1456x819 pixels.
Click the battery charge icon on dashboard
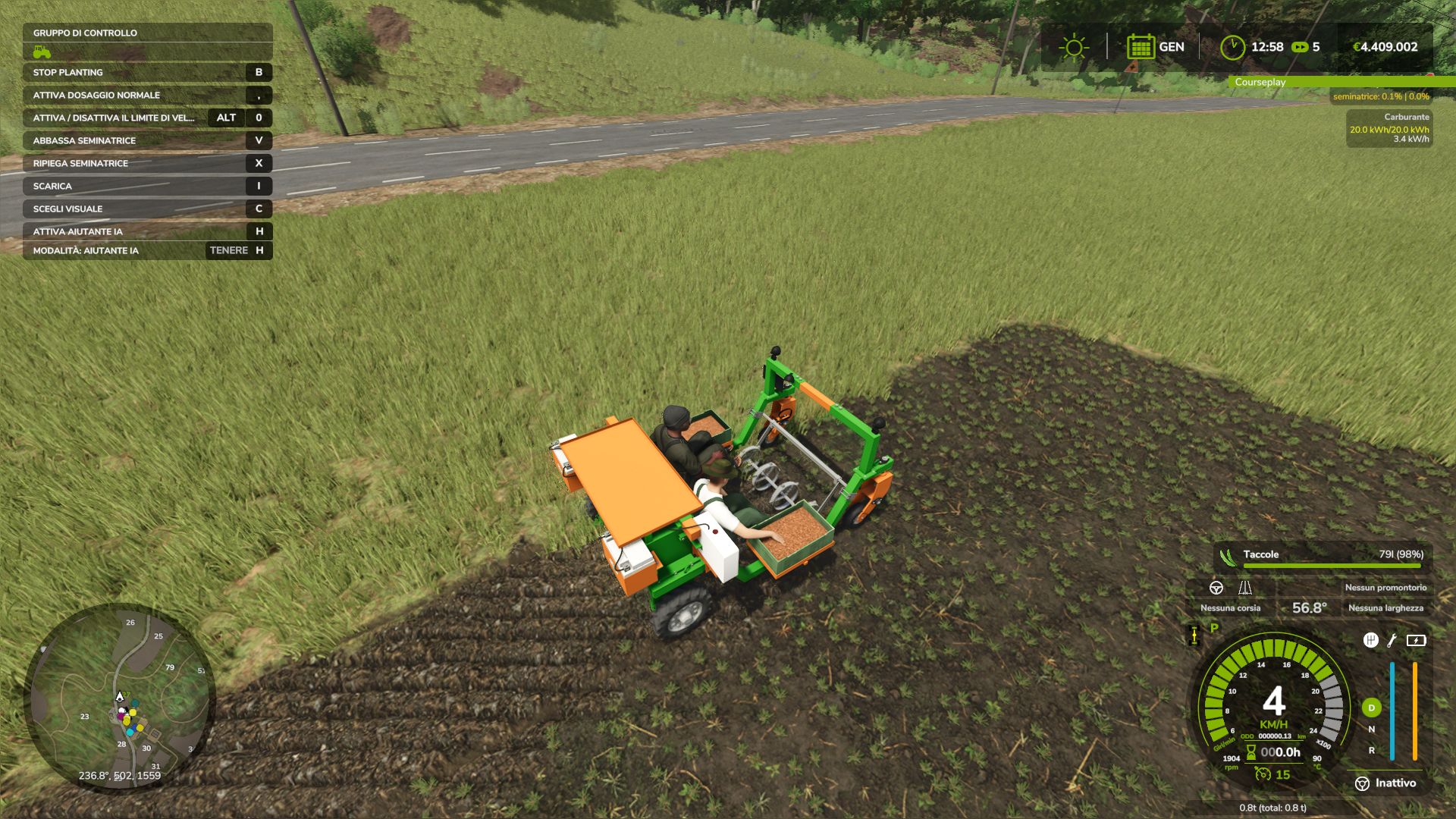1416,640
